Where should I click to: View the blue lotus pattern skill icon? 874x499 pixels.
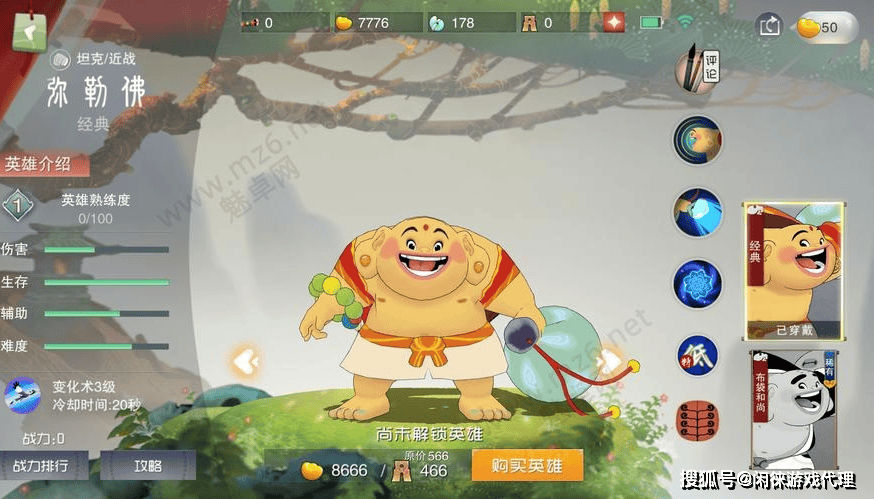coord(697,284)
